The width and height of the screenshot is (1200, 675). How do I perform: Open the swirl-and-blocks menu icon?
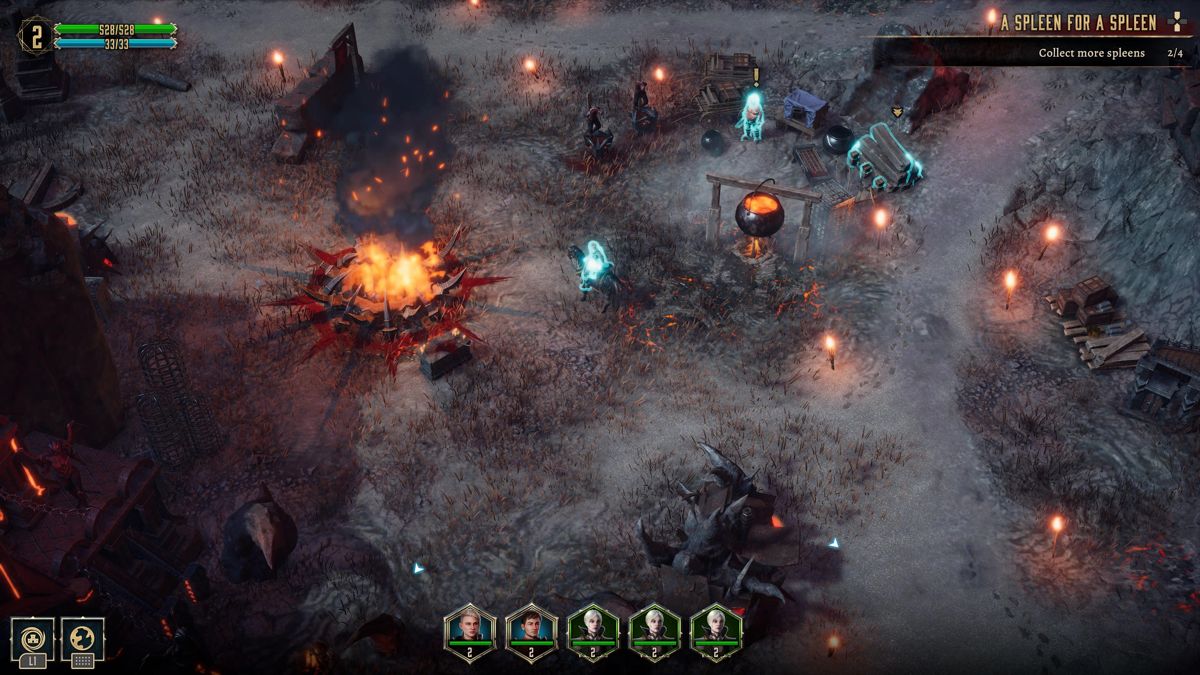click(x=32, y=637)
